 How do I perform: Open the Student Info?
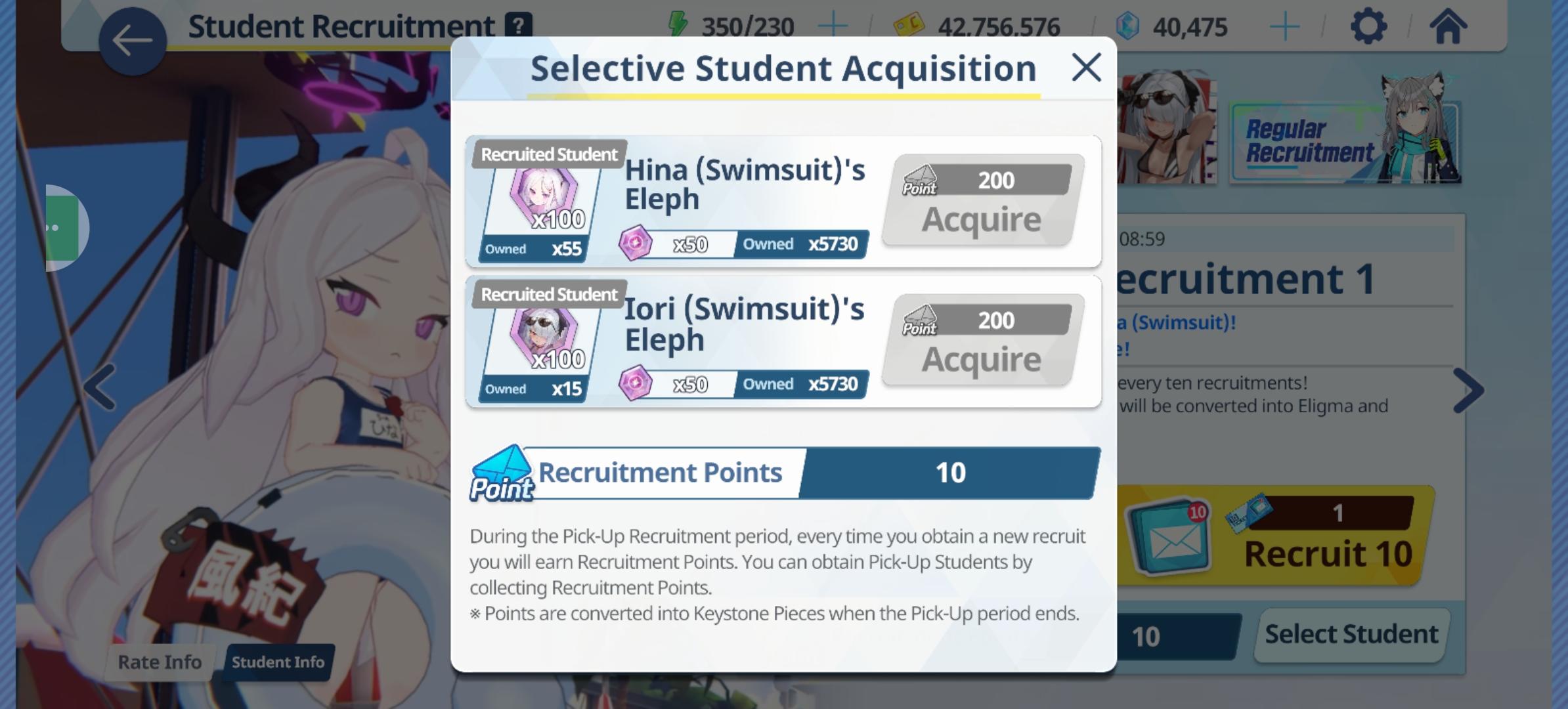[278, 662]
